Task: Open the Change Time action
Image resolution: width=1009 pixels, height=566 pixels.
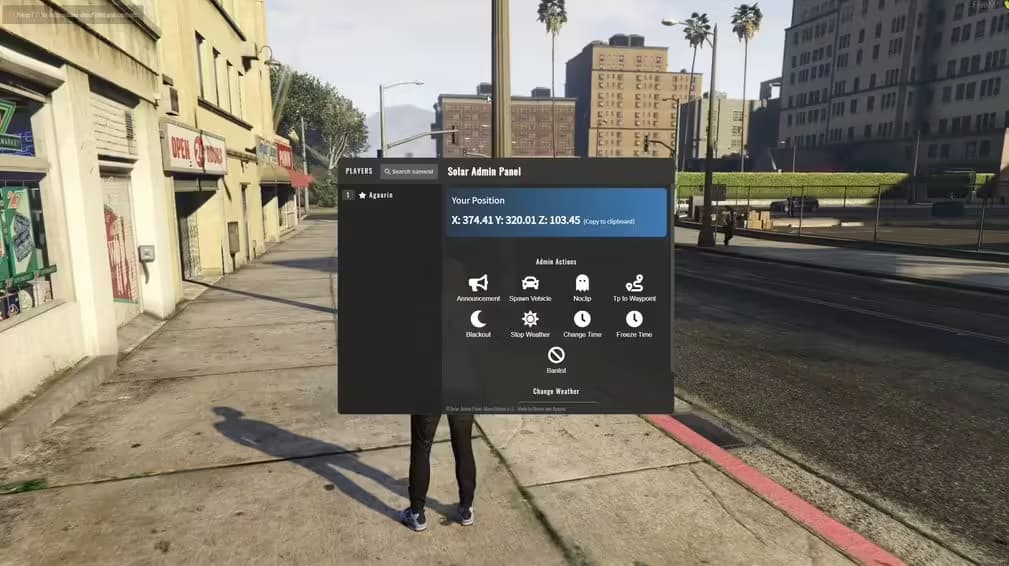Action: pos(582,320)
